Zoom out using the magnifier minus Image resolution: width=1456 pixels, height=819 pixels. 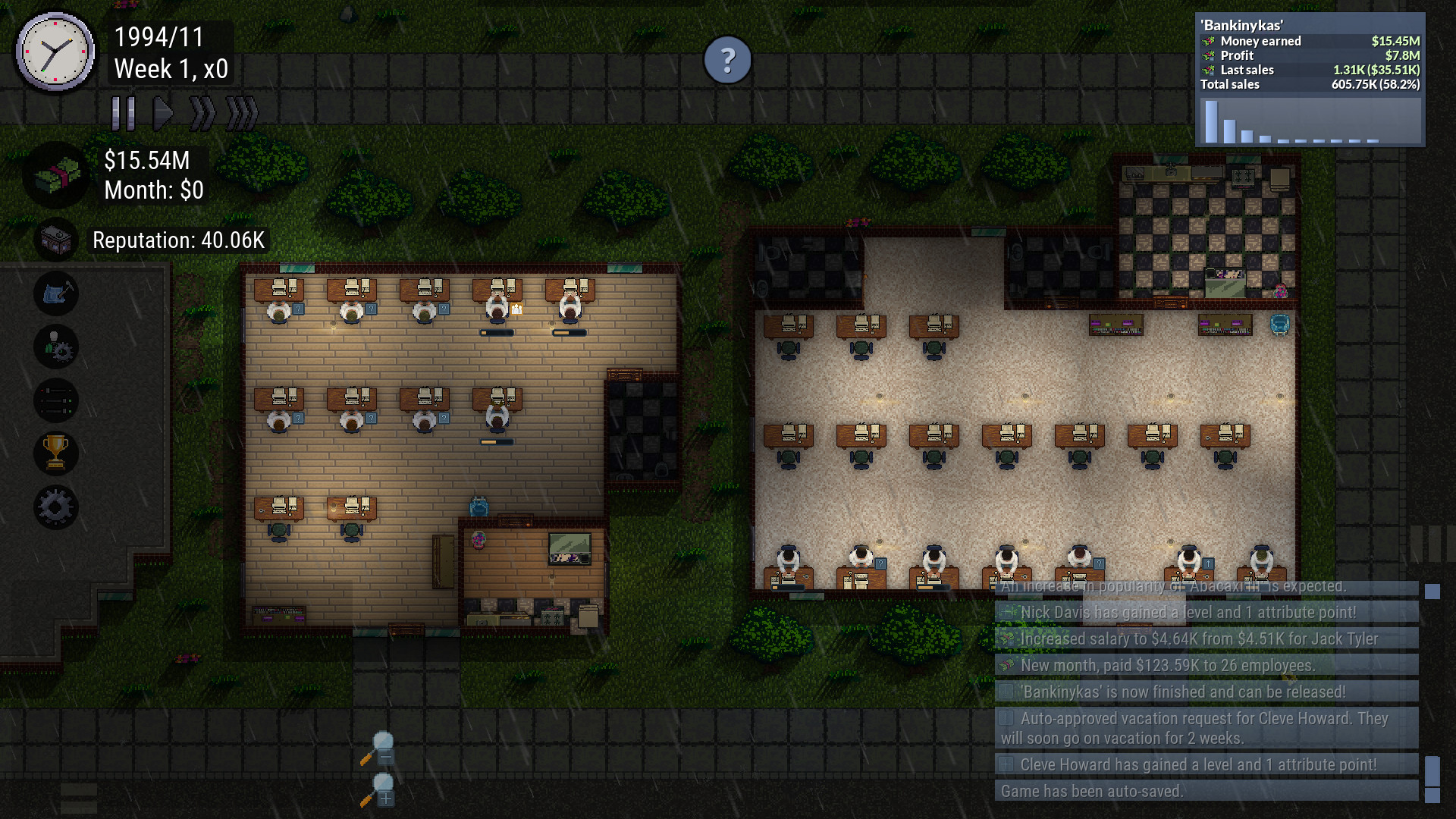[383, 747]
